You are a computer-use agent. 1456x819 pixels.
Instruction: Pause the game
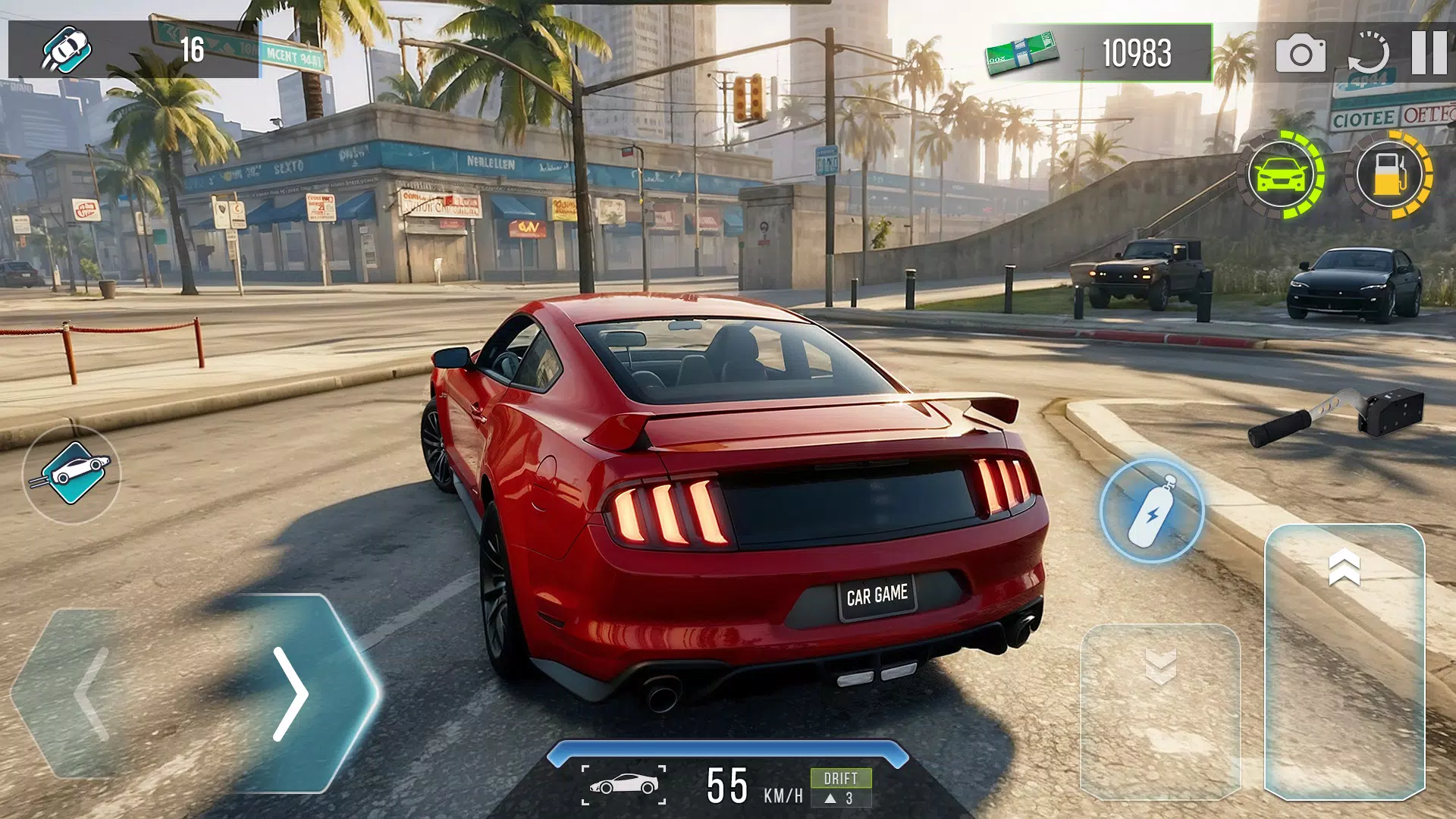click(1429, 52)
